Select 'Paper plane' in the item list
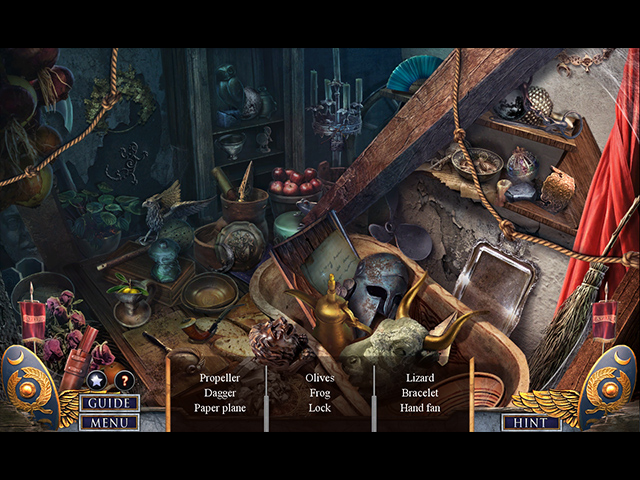The width and height of the screenshot is (640, 480). (219, 408)
